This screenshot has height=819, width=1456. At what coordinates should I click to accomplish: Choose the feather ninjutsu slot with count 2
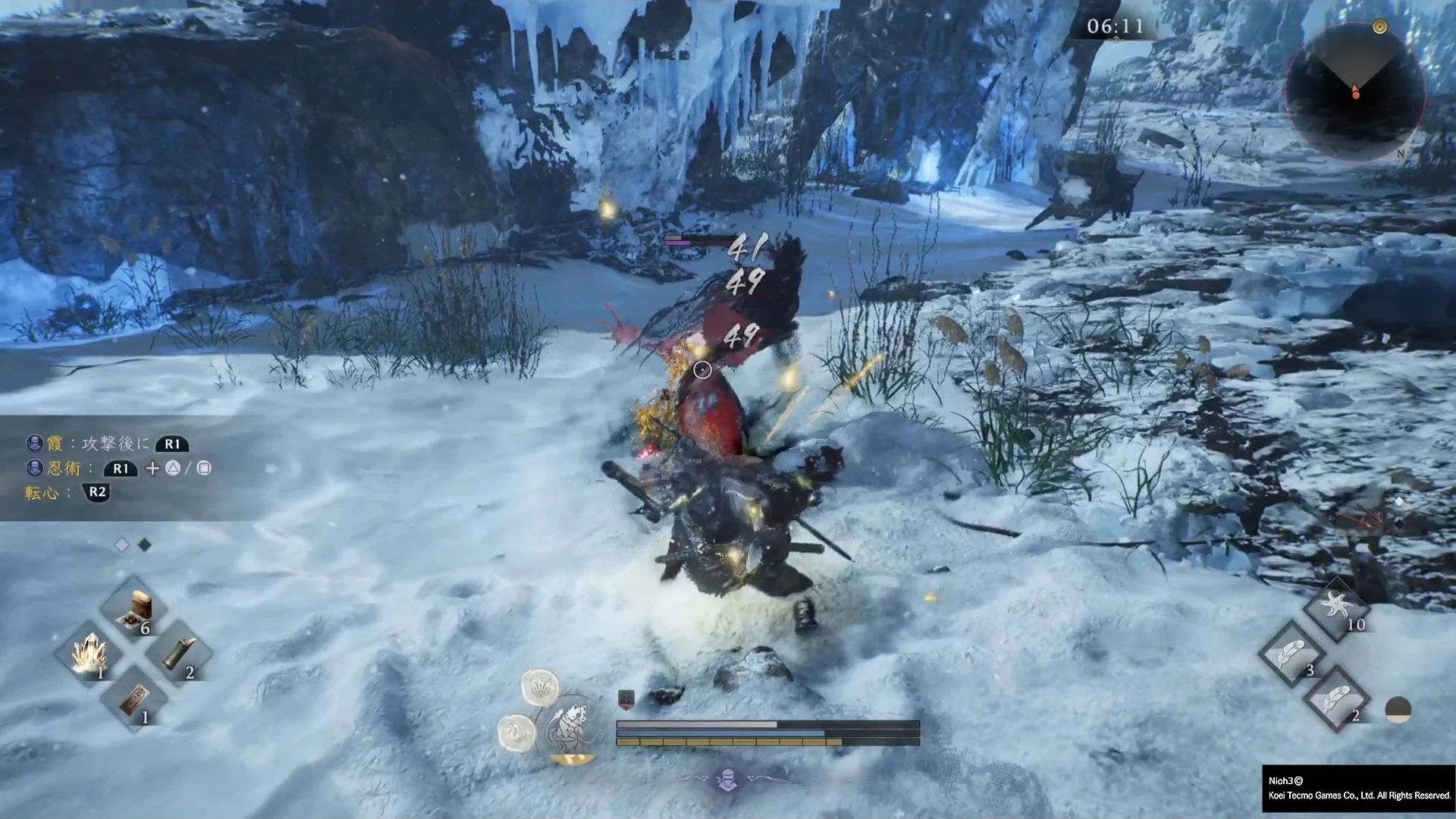[1336, 699]
